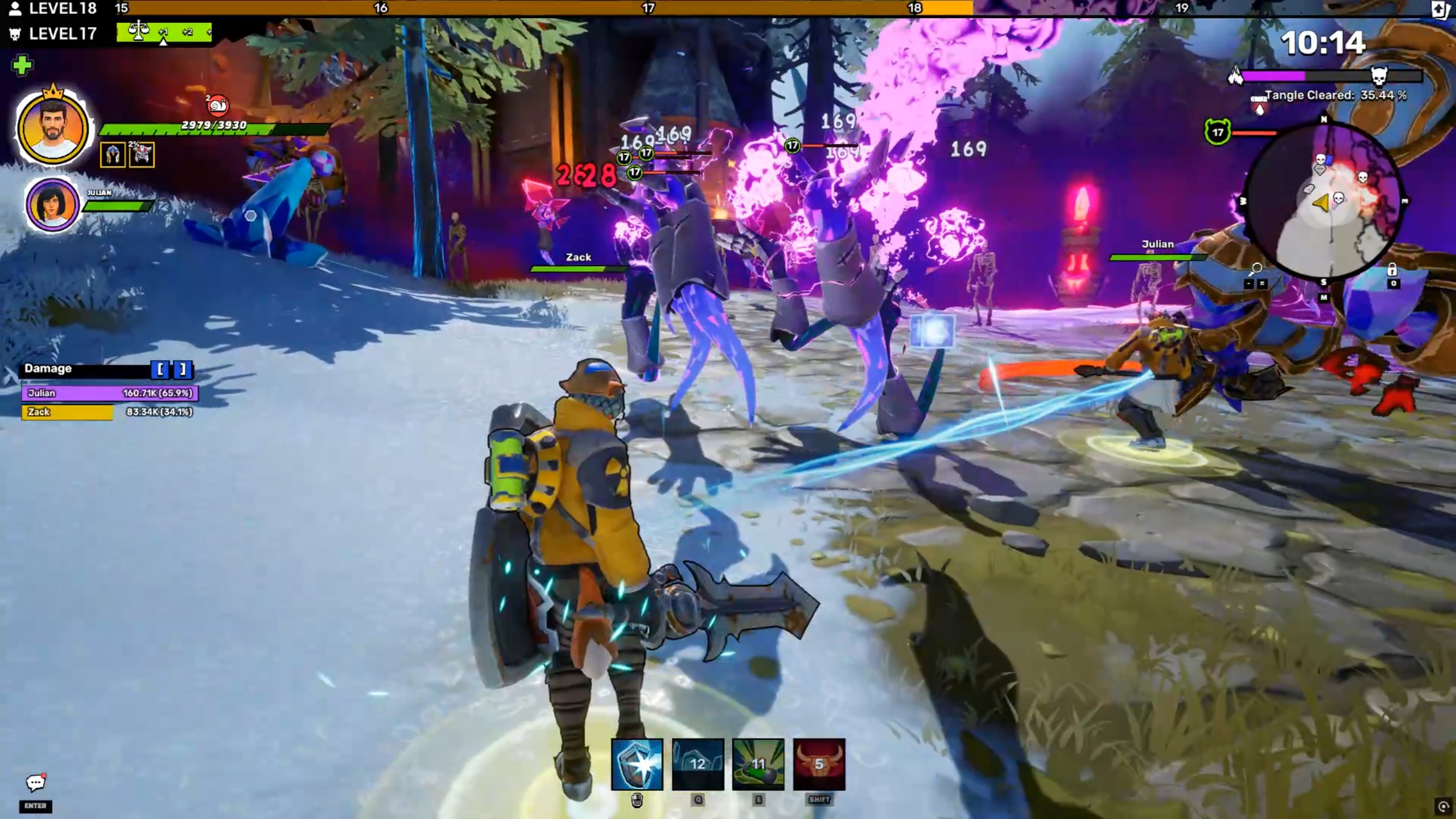Viewport: 1456px width, 819px height.
Task: Open the chat bubble icon
Action: click(x=35, y=783)
